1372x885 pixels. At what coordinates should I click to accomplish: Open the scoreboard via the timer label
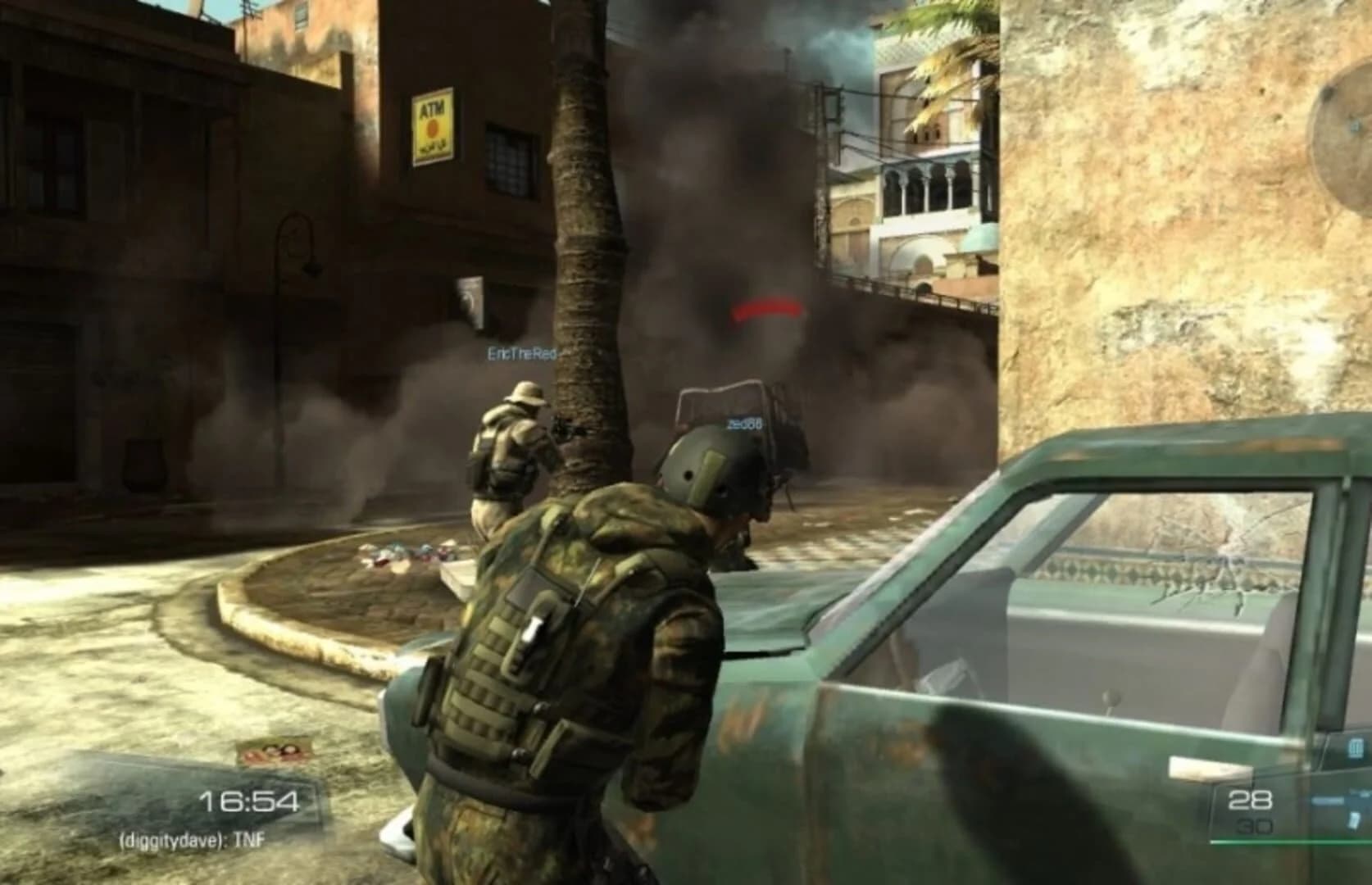pos(250,801)
